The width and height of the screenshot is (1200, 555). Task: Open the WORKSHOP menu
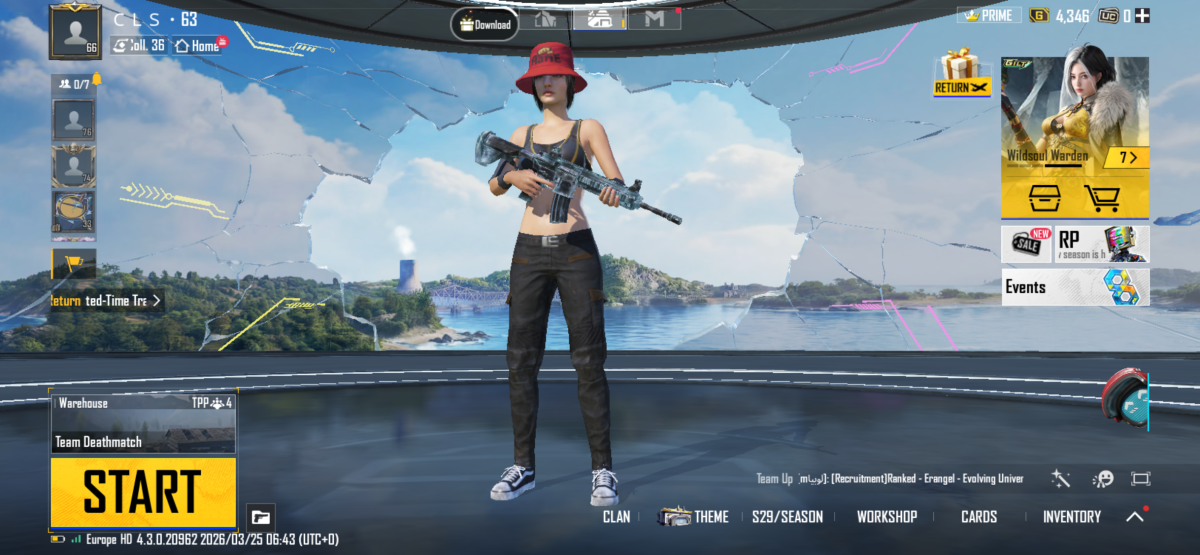886,517
